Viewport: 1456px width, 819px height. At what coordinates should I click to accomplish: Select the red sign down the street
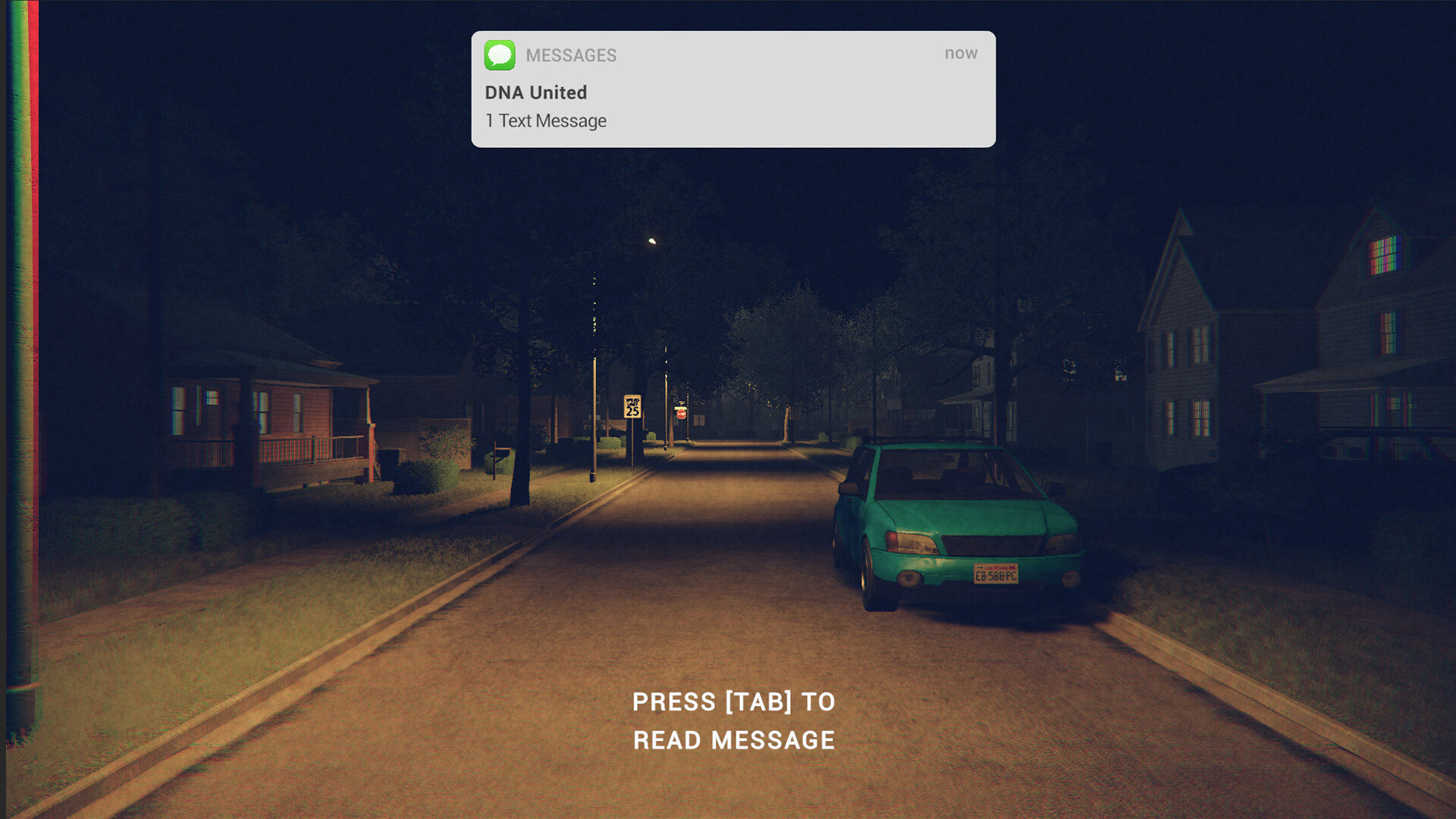point(682,413)
